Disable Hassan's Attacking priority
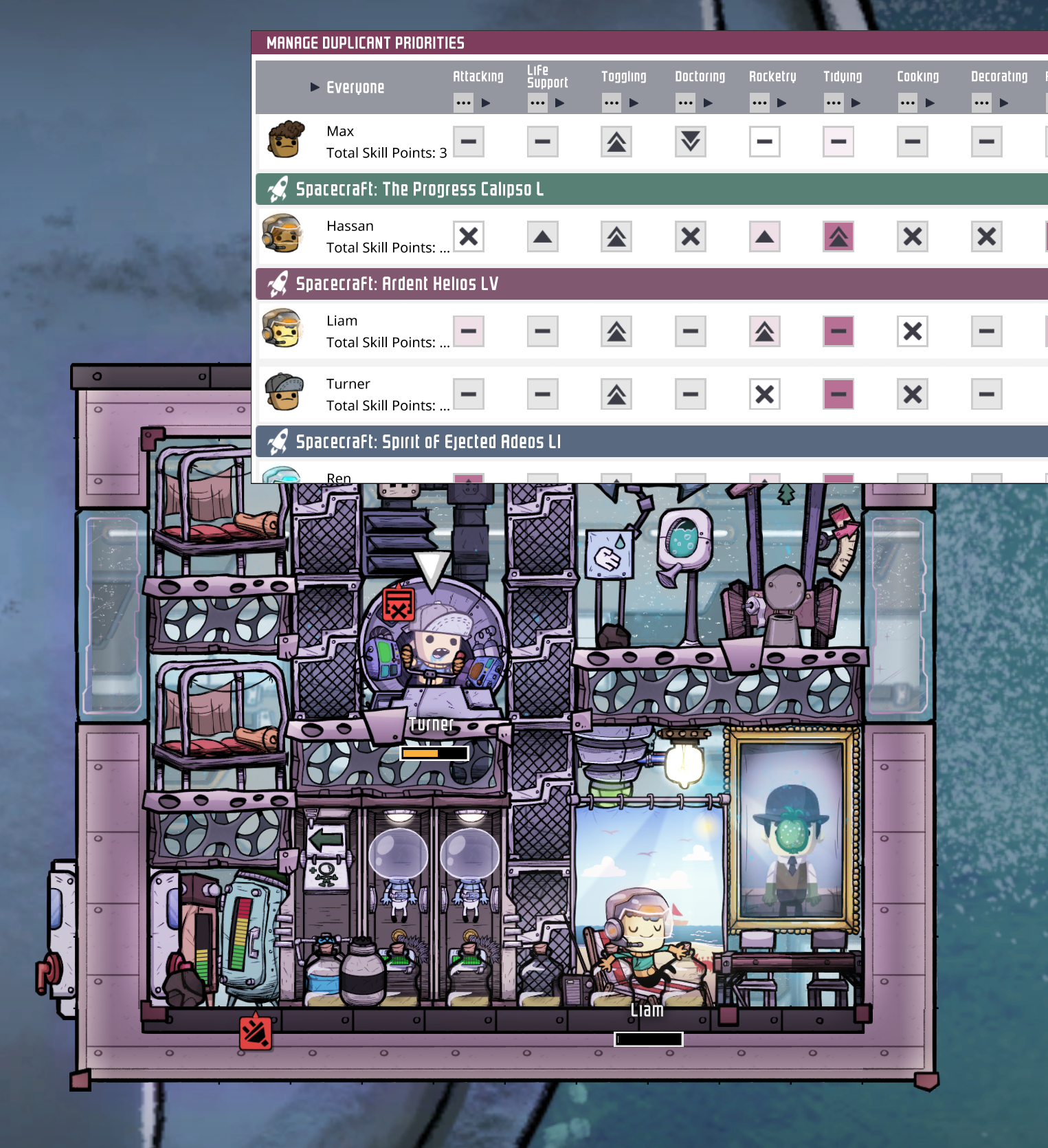The width and height of the screenshot is (1048, 1148). [469, 236]
